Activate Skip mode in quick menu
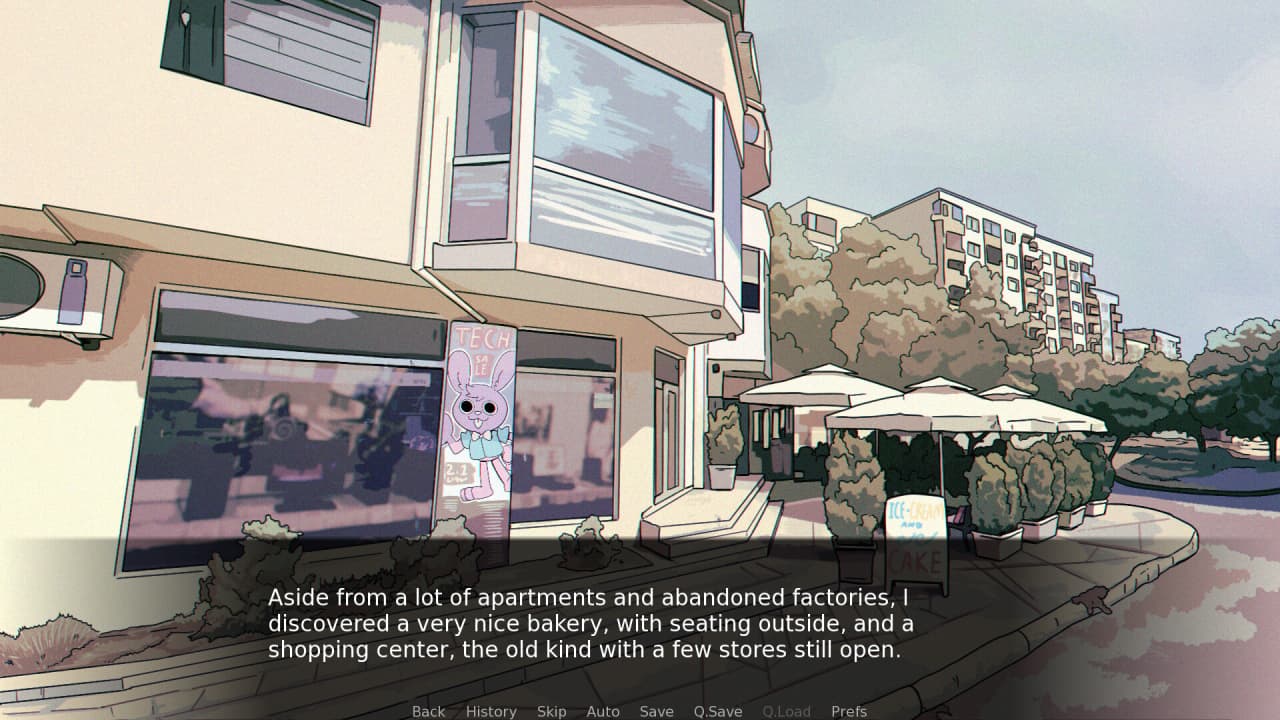1280x720 pixels. (x=551, y=711)
